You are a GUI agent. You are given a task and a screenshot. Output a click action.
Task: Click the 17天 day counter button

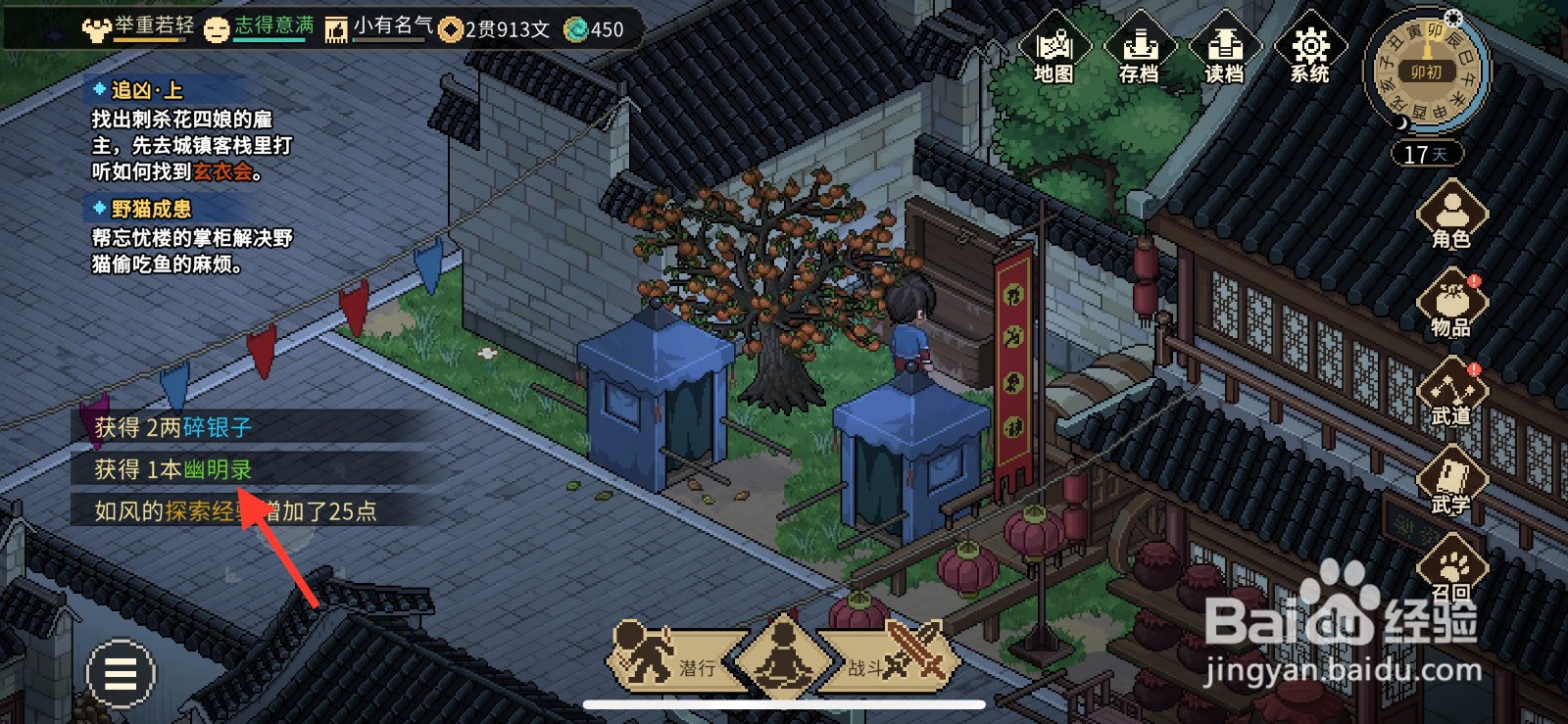coord(1426,153)
